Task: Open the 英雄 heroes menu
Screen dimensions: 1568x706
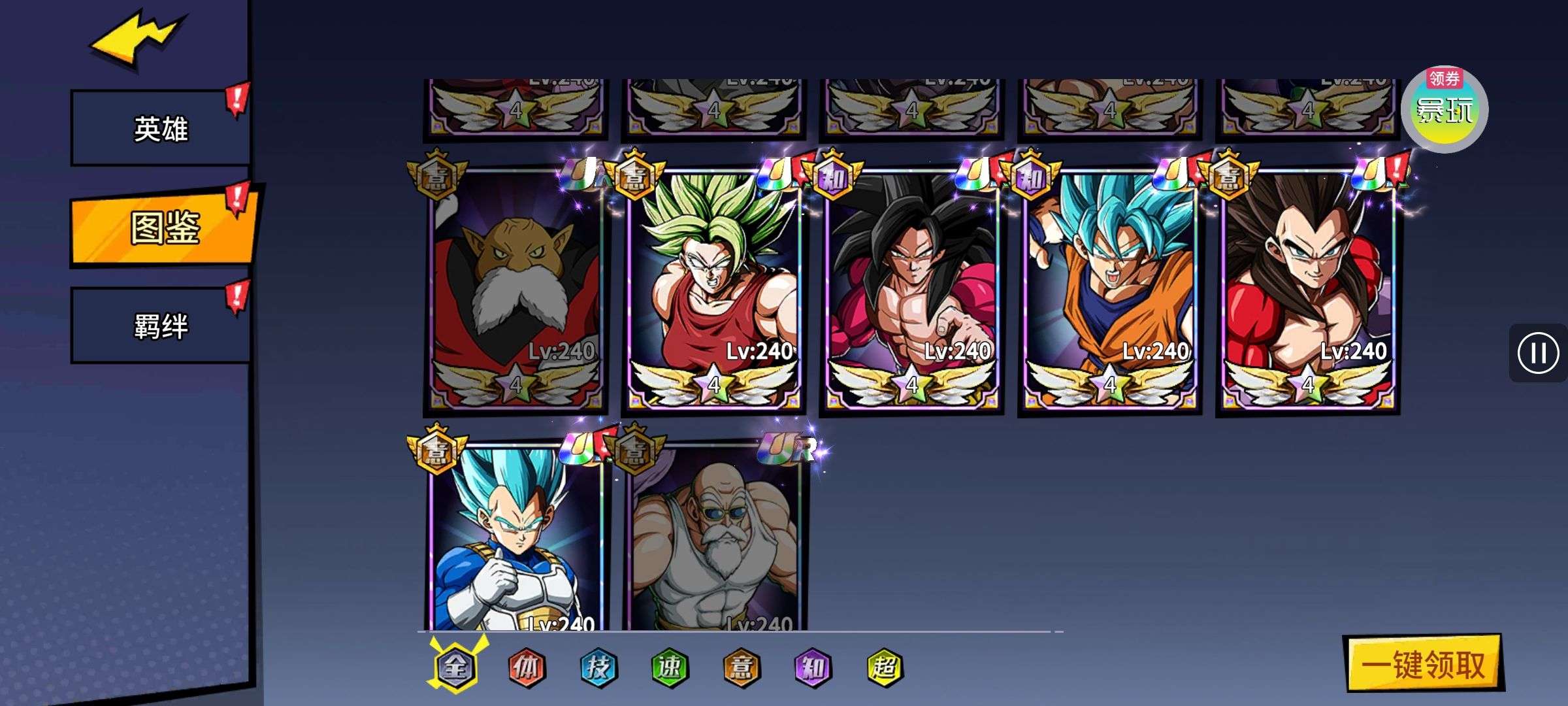Action: tap(160, 128)
